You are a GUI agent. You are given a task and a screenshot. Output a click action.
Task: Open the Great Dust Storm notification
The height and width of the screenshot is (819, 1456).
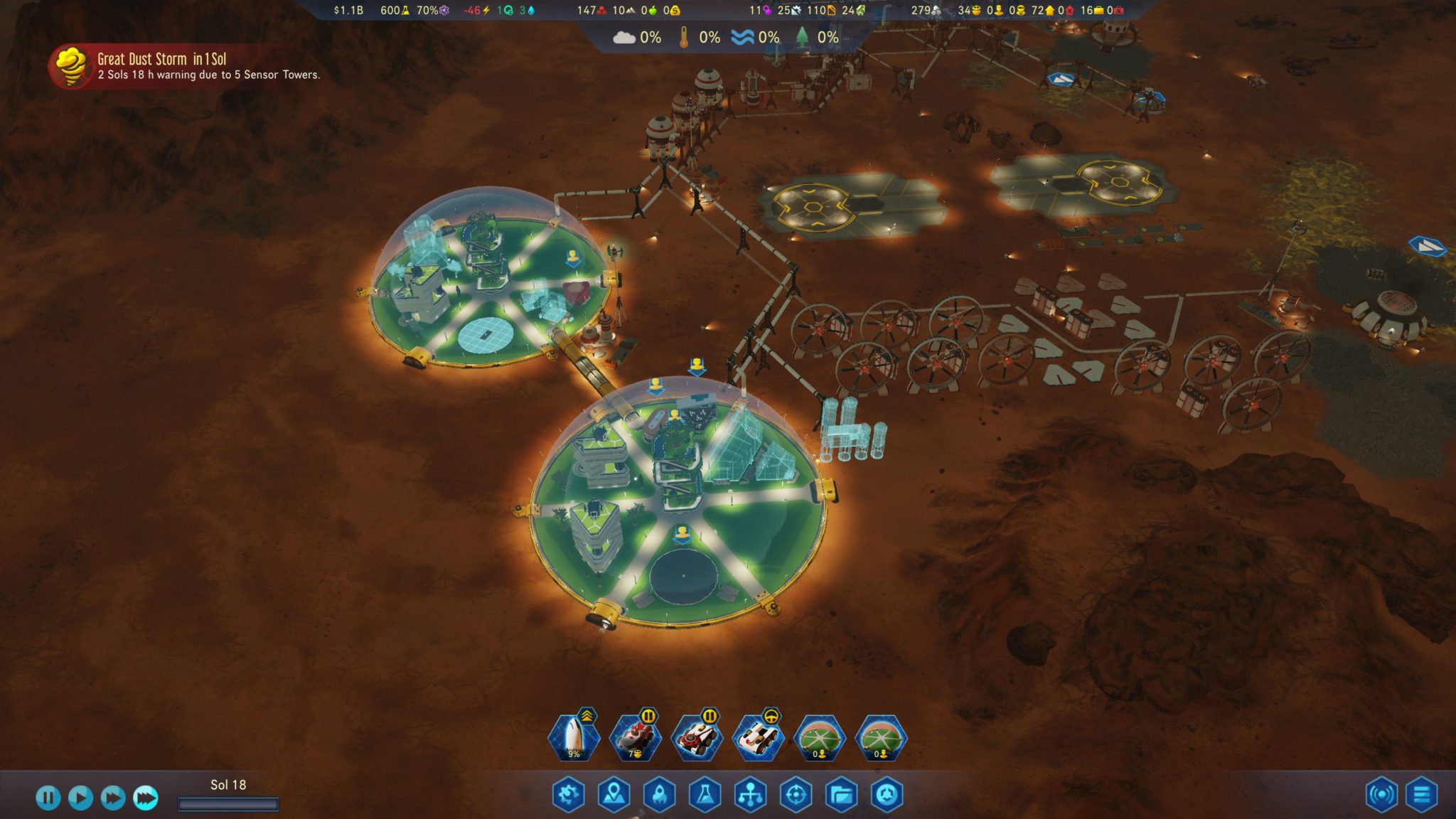coord(185,66)
